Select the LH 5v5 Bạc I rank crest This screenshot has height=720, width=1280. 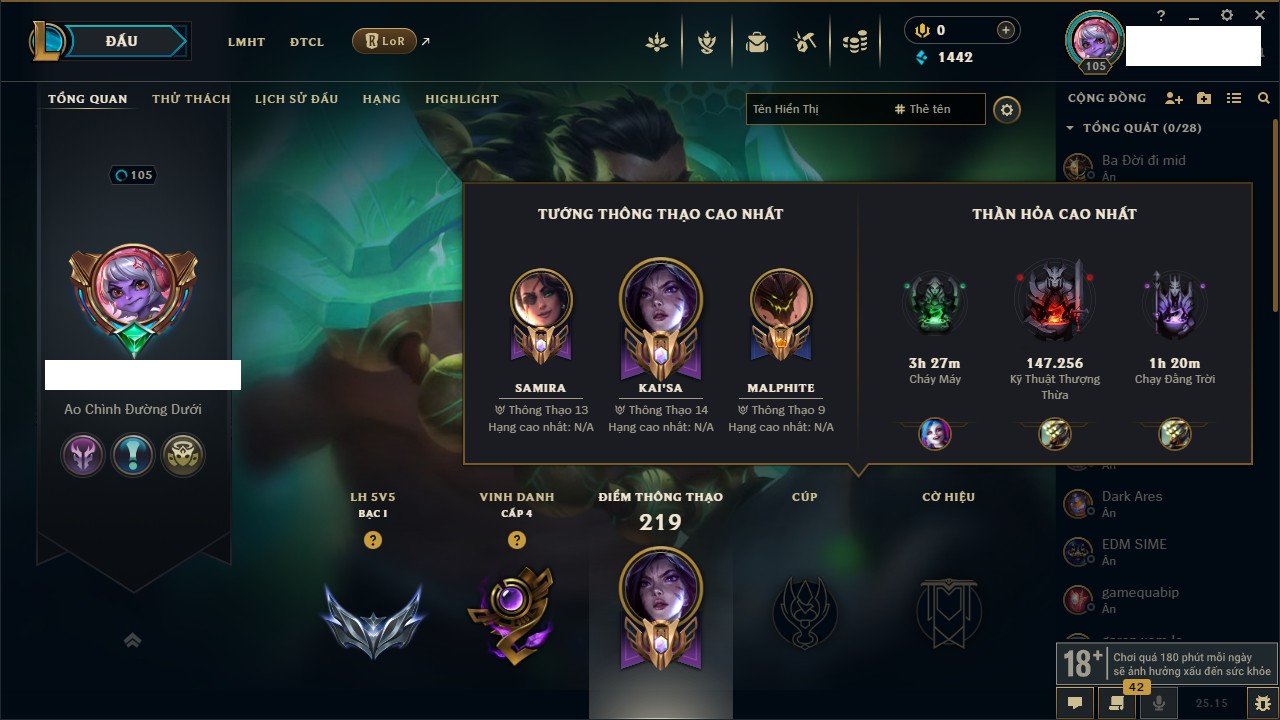point(373,618)
